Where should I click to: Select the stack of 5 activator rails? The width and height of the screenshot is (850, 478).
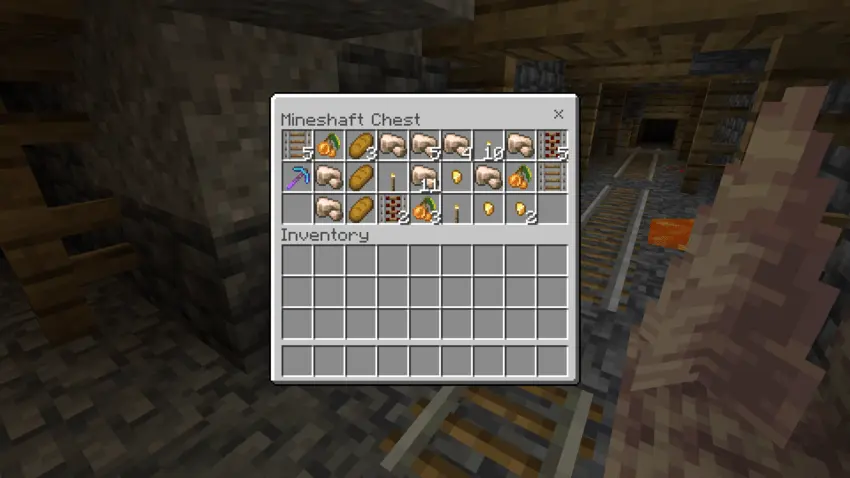553,146
